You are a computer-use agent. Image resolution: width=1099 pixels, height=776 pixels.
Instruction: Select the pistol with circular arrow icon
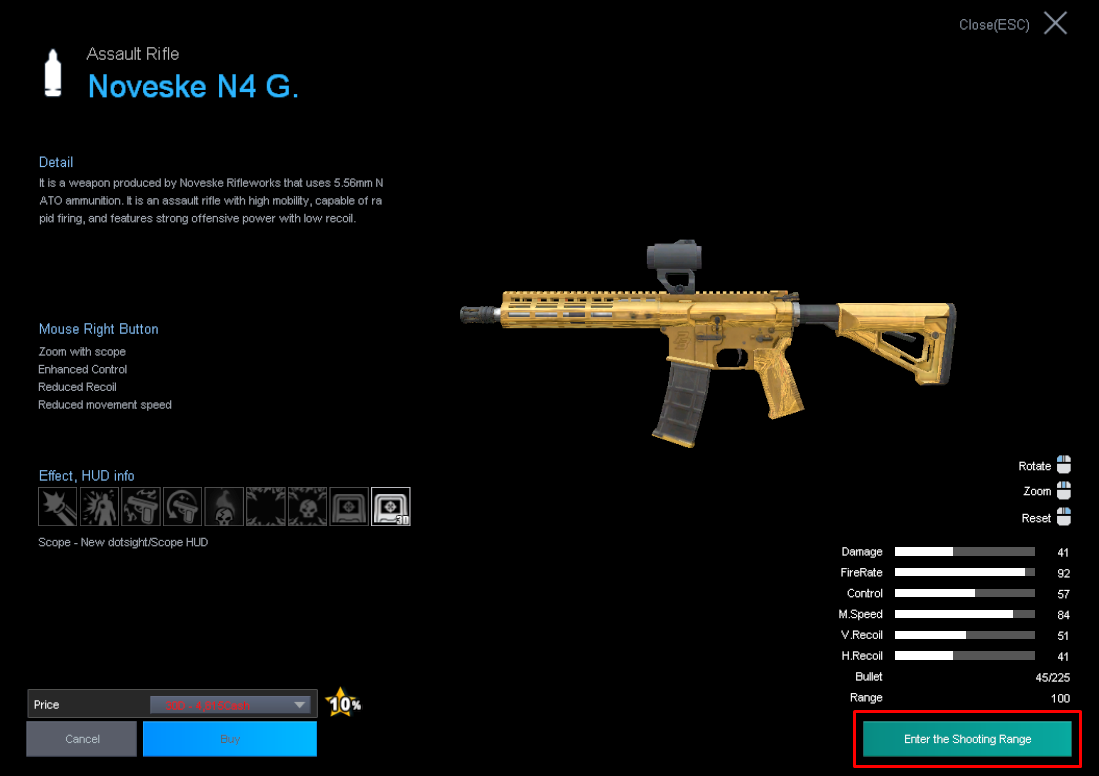pyautogui.click(x=183, y=507)
